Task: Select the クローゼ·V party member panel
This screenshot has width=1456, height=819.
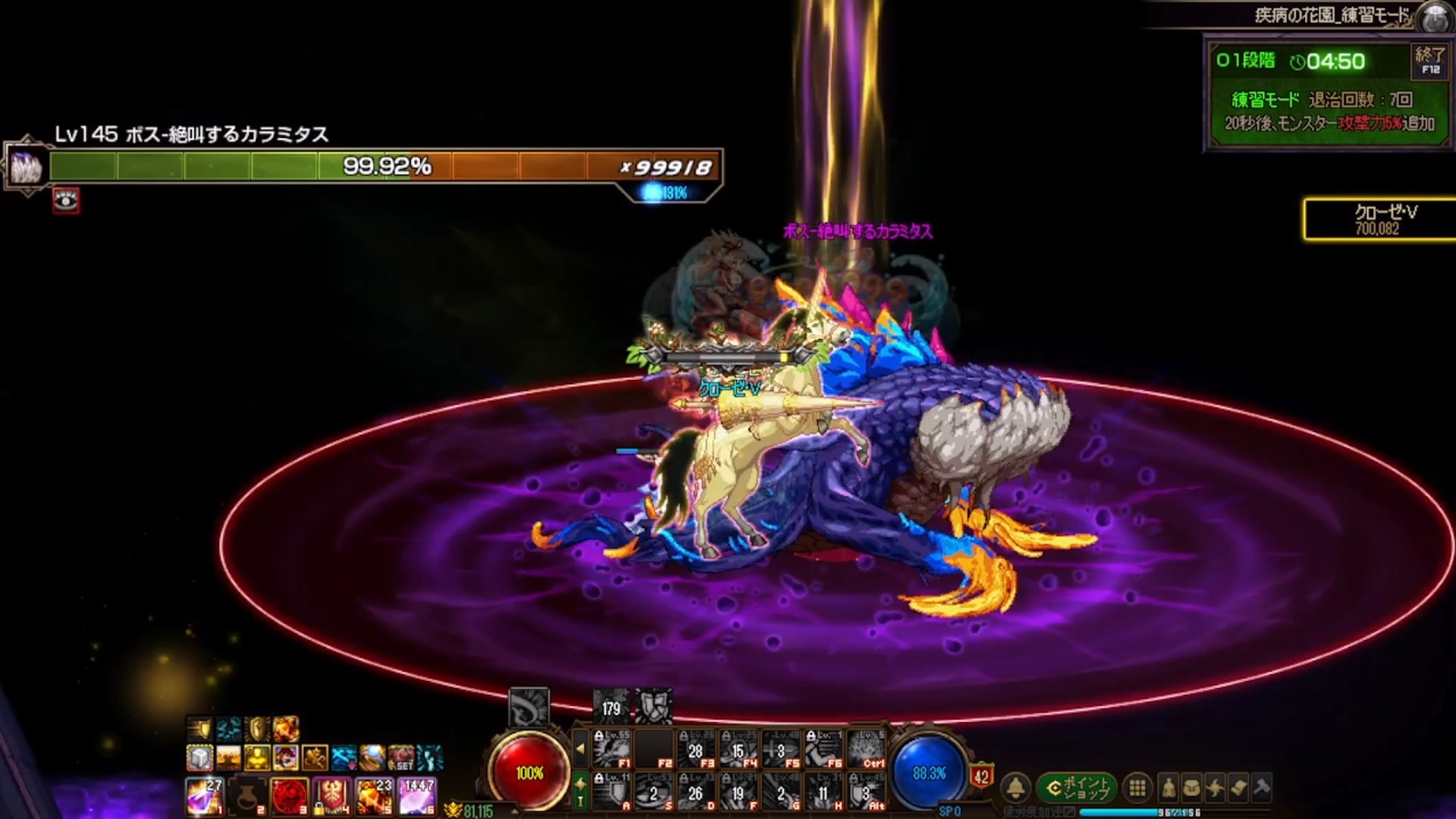Action: [x=1379, y=220]
